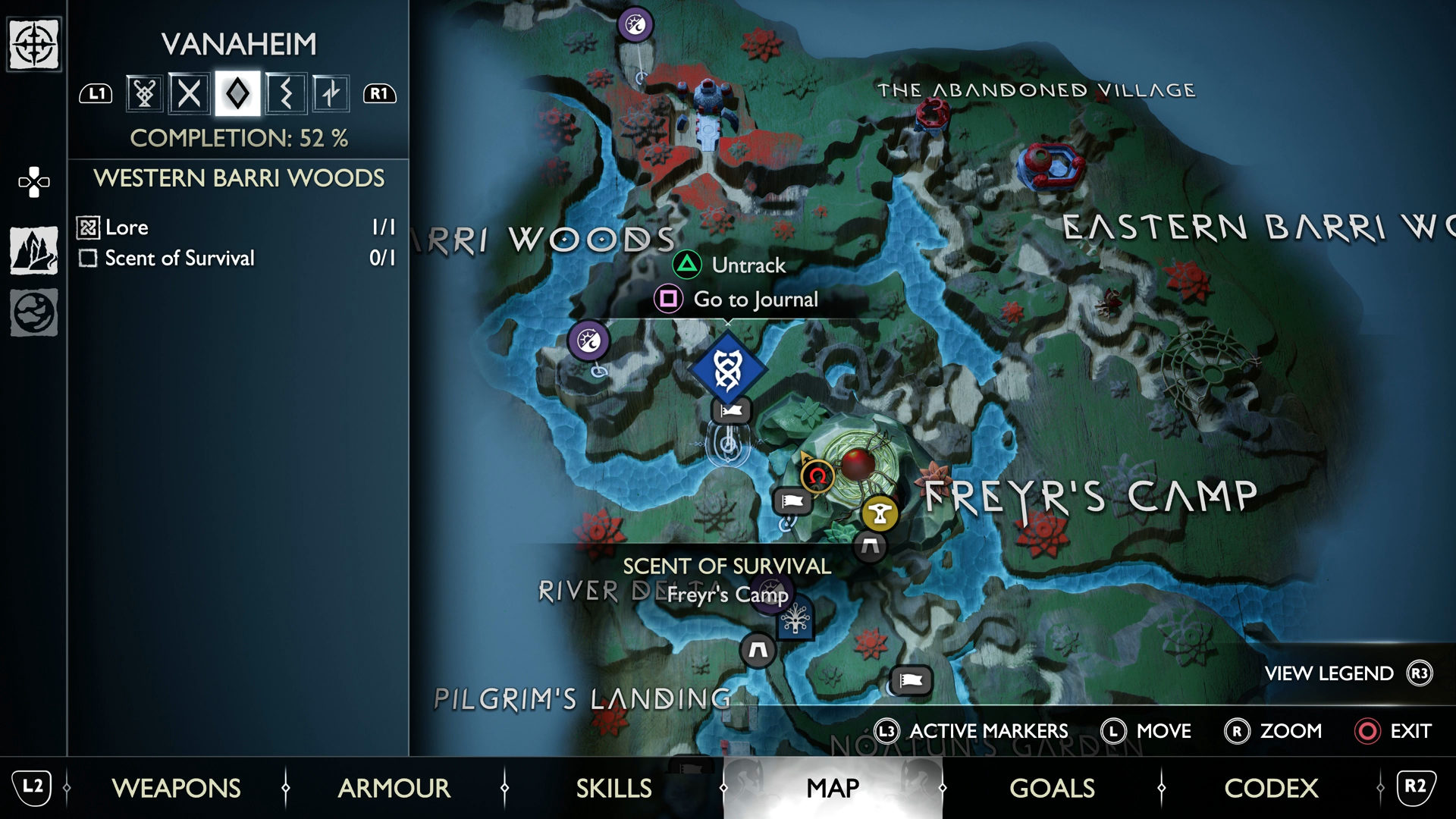The width and height of the screenshot is (1456, 819).
Task: Show the Goals tab
Action: 1052,788
